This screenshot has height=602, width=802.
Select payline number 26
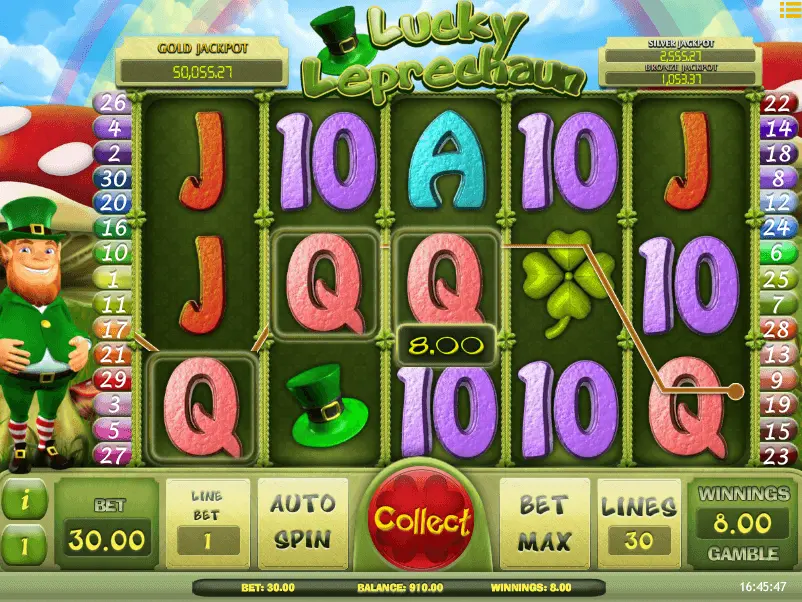tap(112, 102)
